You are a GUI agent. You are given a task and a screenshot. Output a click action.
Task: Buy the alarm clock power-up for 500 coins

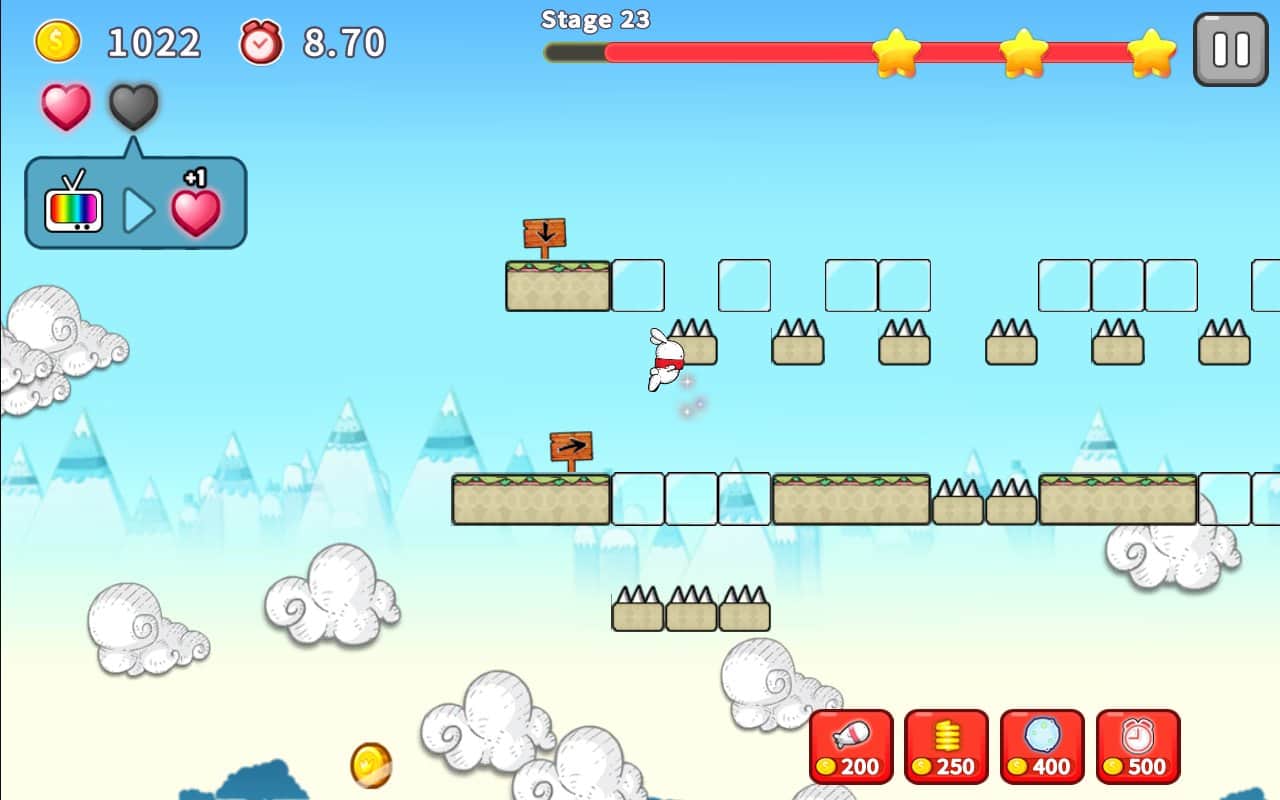[x=1138, y=746]
